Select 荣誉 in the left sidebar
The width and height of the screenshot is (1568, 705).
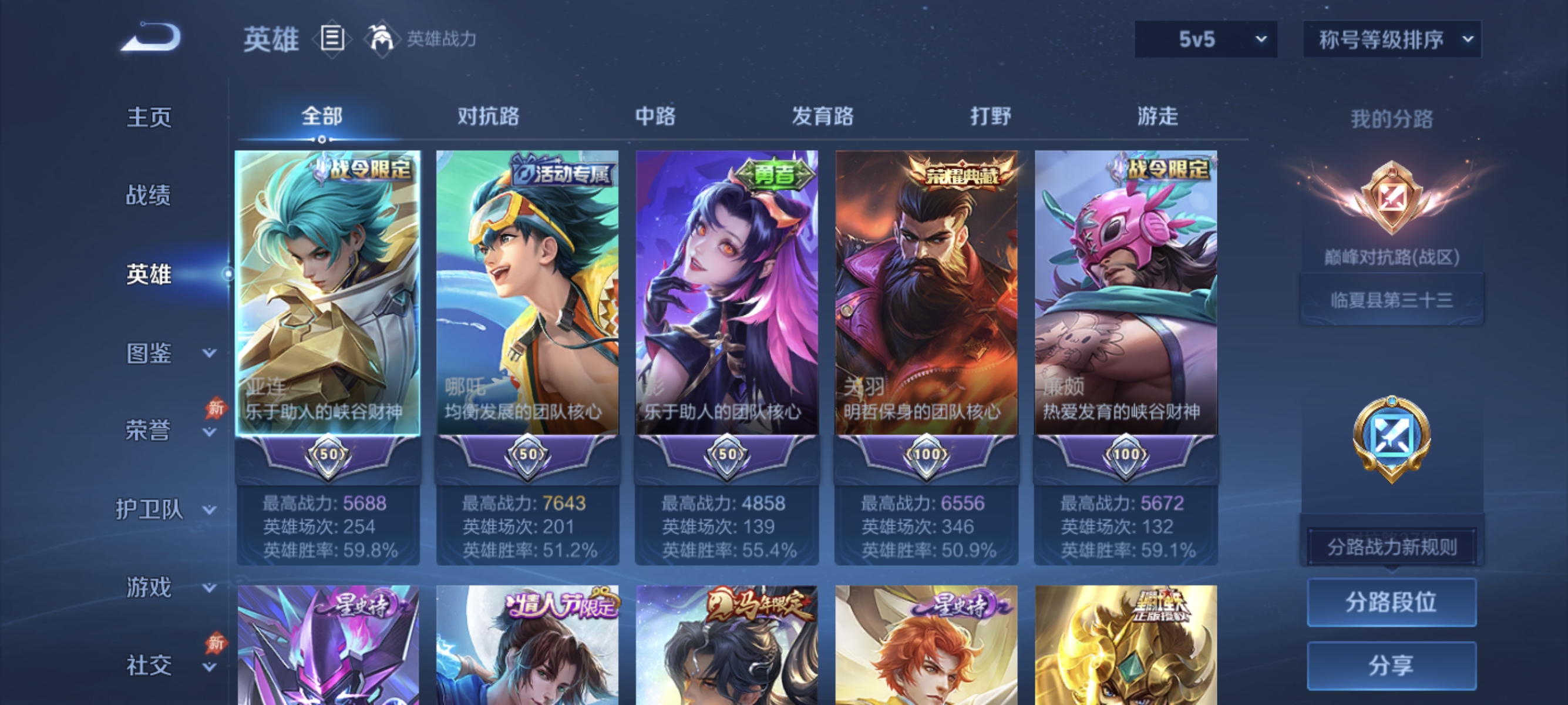[149, 431]
